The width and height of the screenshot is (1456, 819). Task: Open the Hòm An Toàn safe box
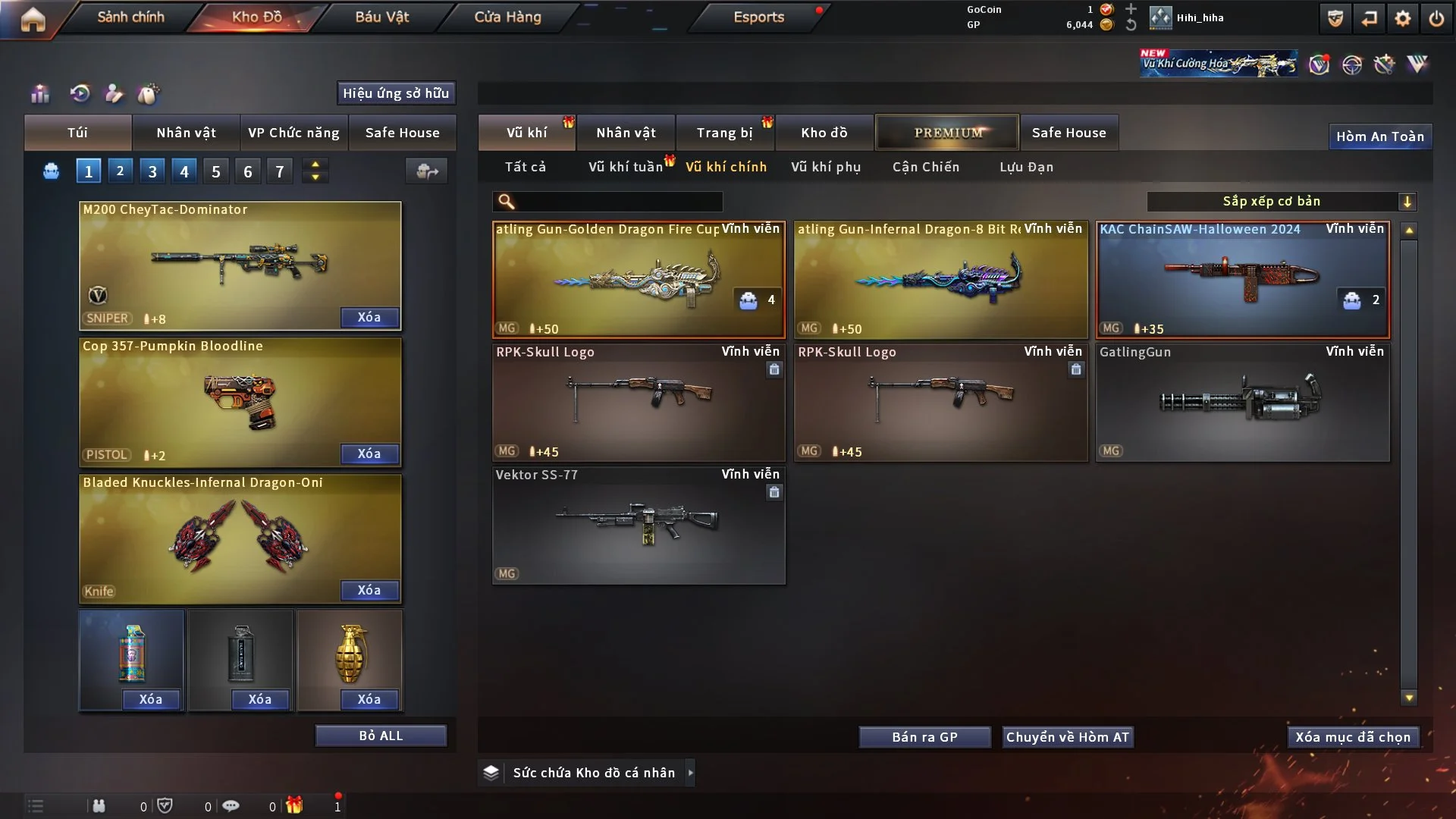coord(1379,136)
